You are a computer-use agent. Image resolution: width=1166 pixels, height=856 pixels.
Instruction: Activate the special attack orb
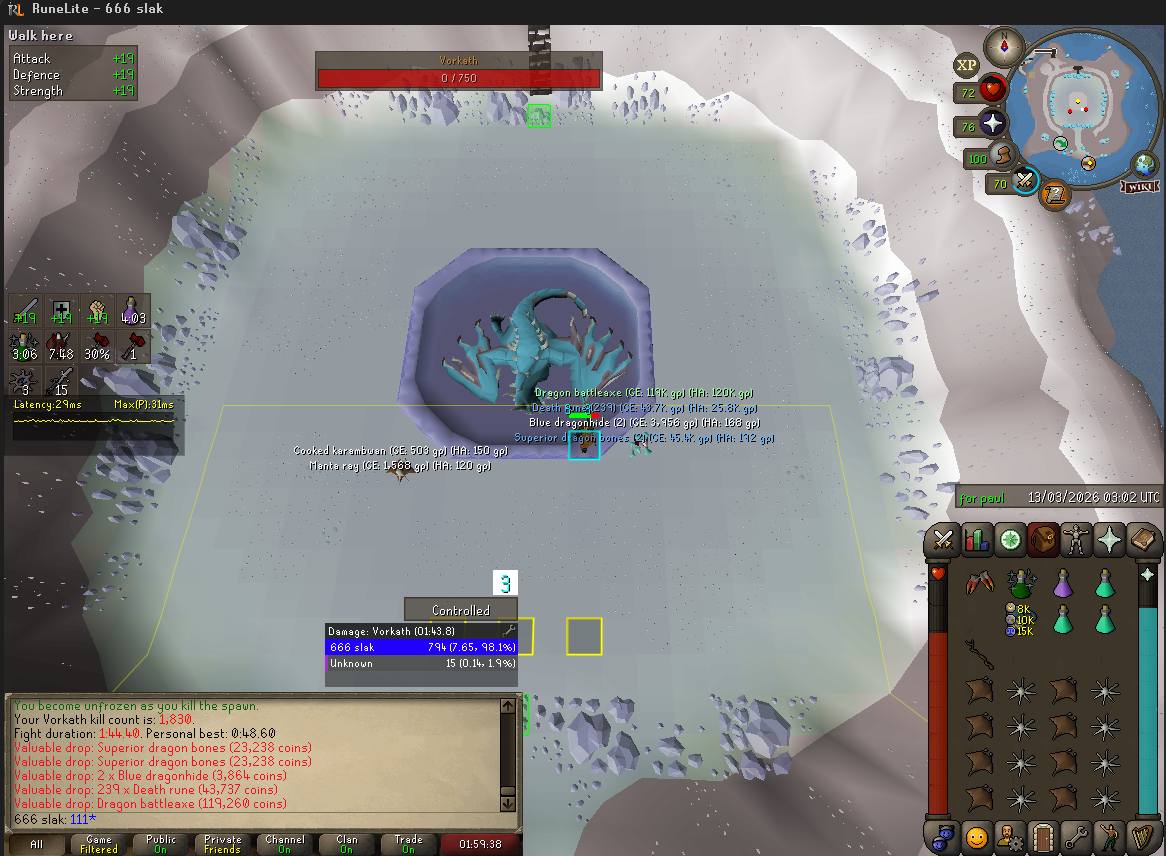pos(1027,180)
